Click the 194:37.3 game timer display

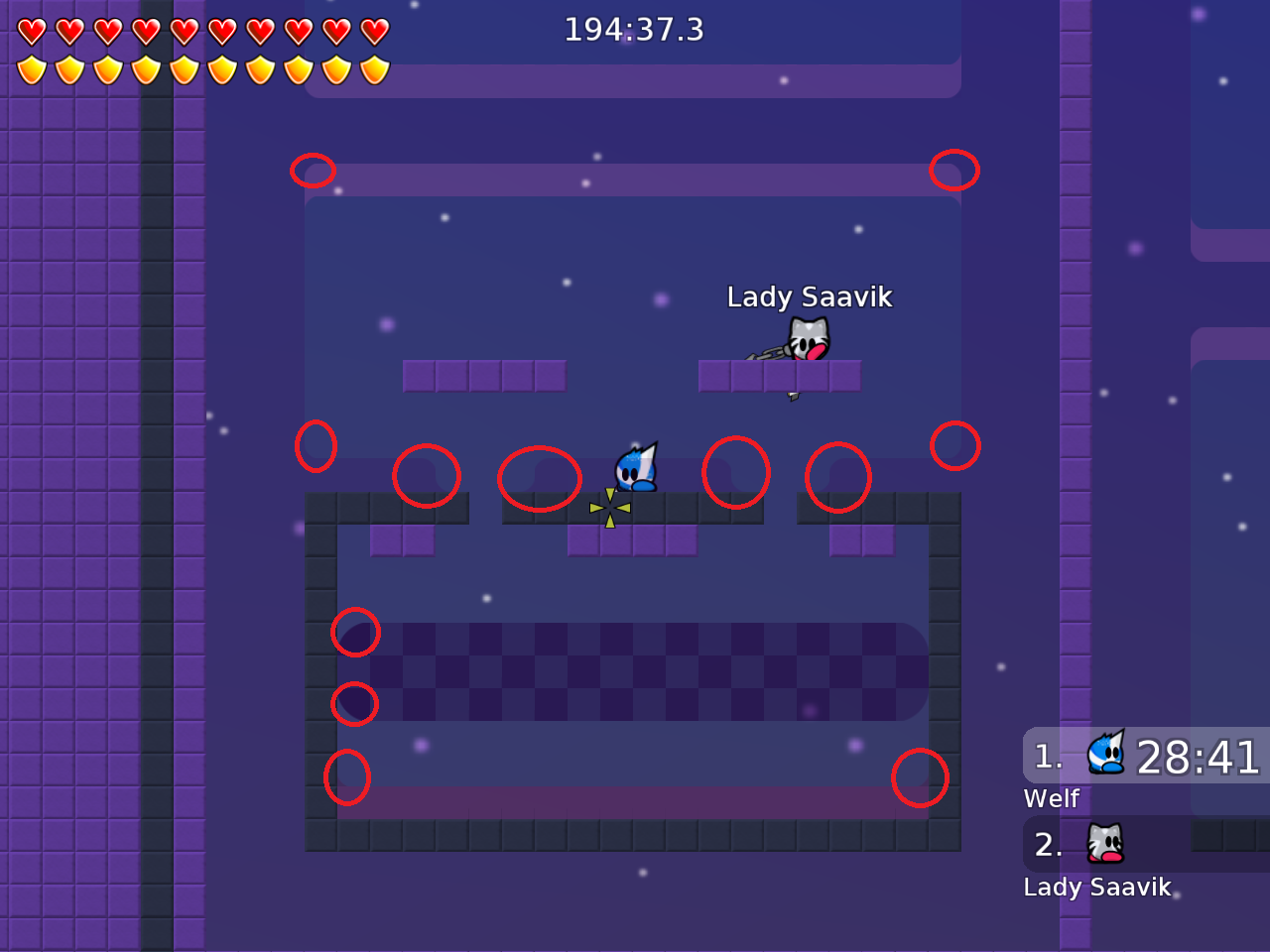pos(634,30)
